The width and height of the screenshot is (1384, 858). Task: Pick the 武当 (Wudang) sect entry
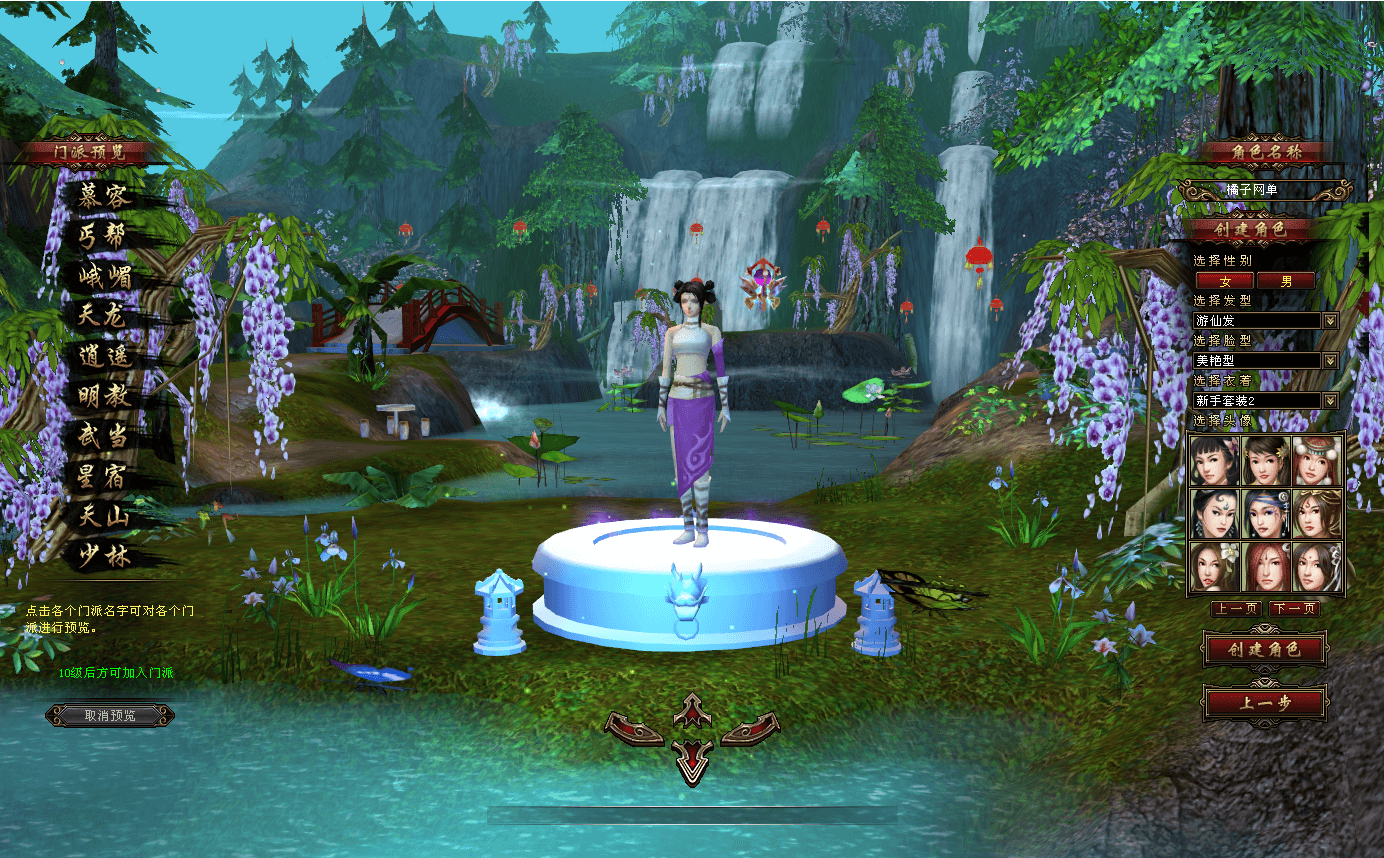click(103, 437)
